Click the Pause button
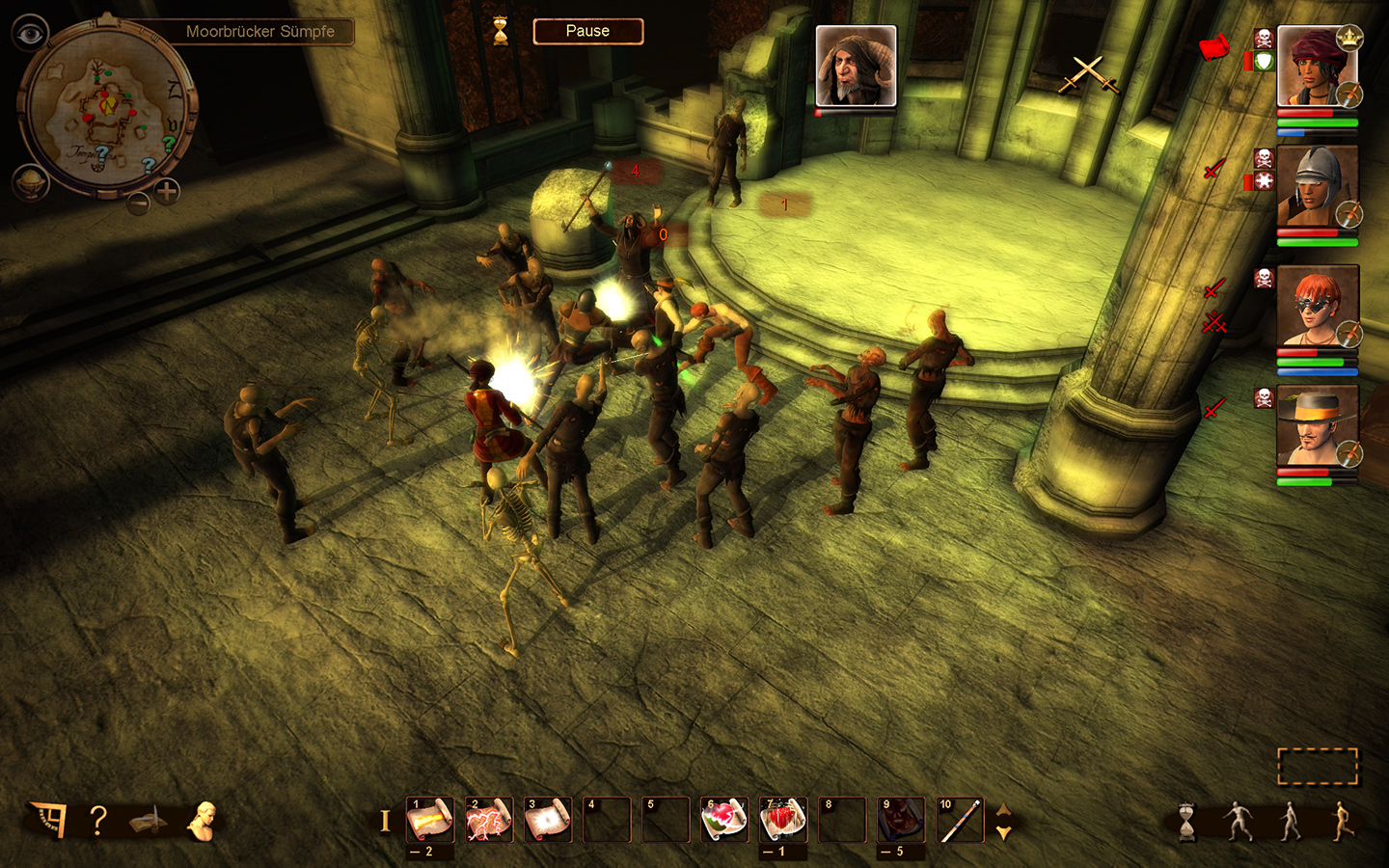This screenshot has width=1389, height=868. (587, 32)
